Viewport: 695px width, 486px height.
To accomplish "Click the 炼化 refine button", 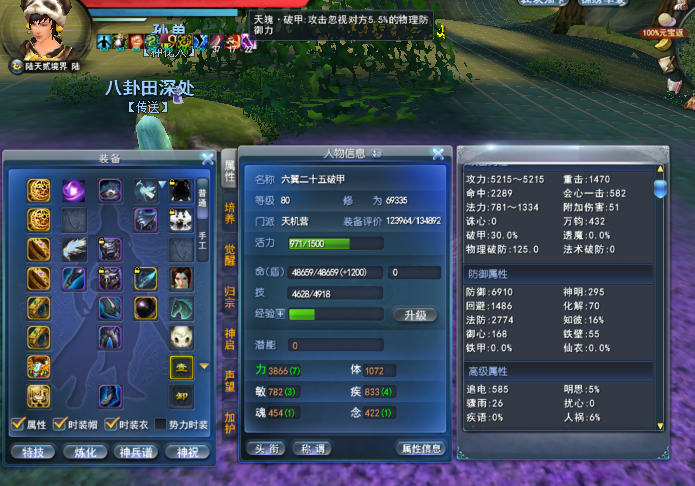I will [83, 451].
